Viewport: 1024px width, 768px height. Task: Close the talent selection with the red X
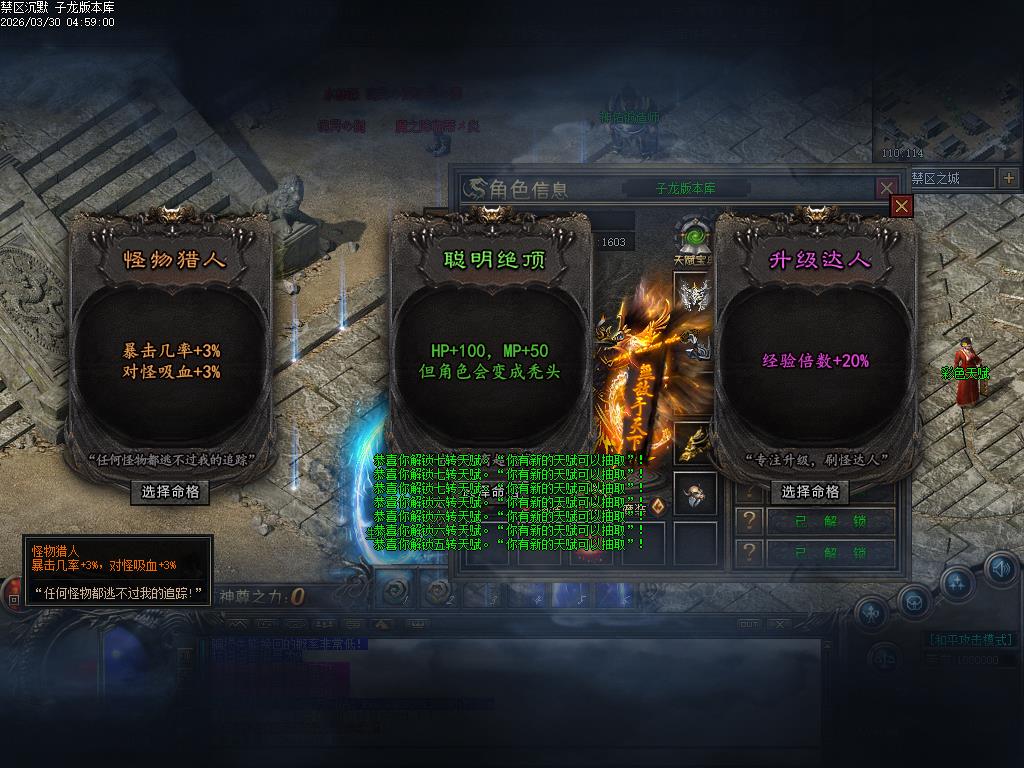point(902,206)
